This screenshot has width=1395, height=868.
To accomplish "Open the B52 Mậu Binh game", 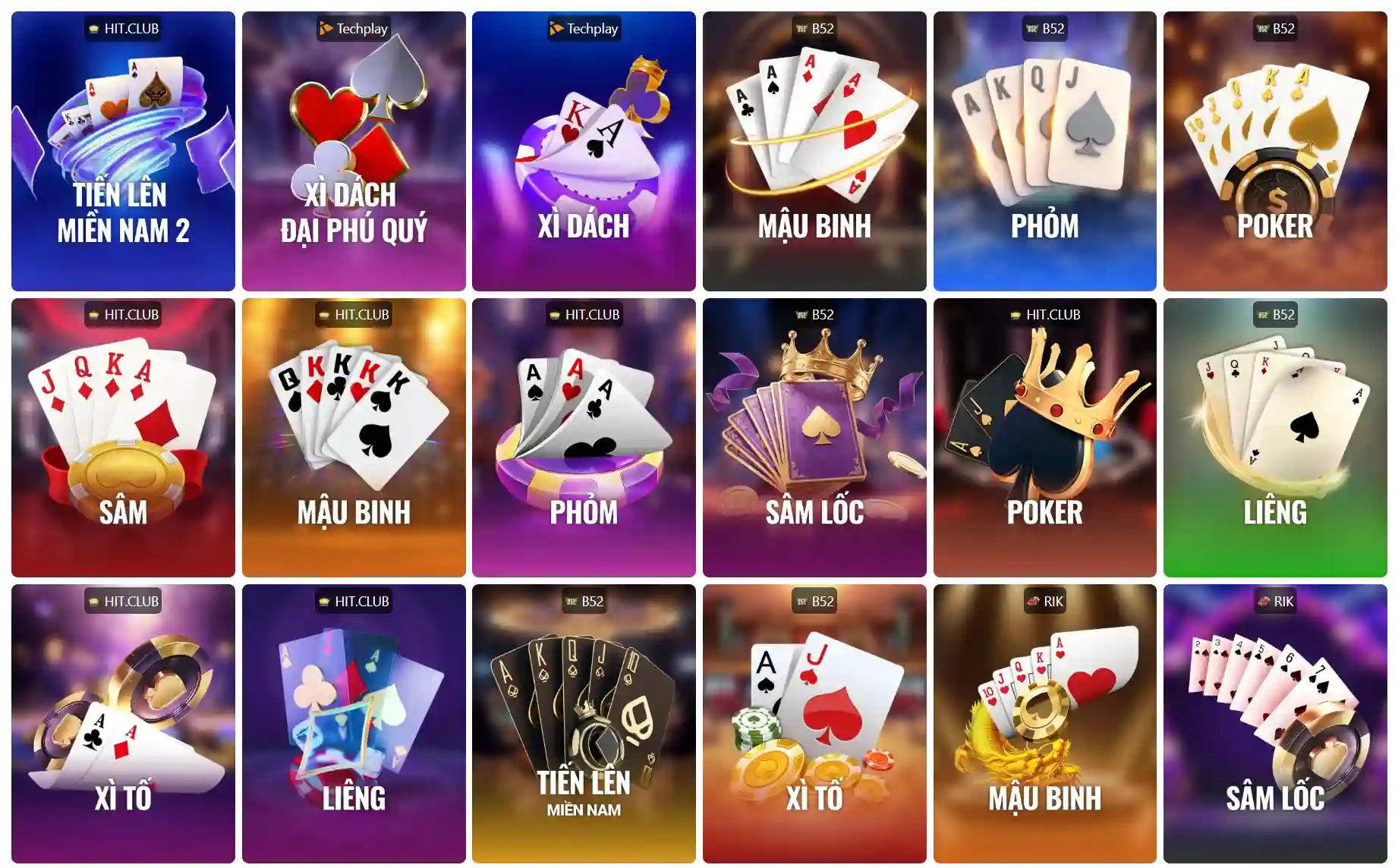I will click(x=814, y=151).
